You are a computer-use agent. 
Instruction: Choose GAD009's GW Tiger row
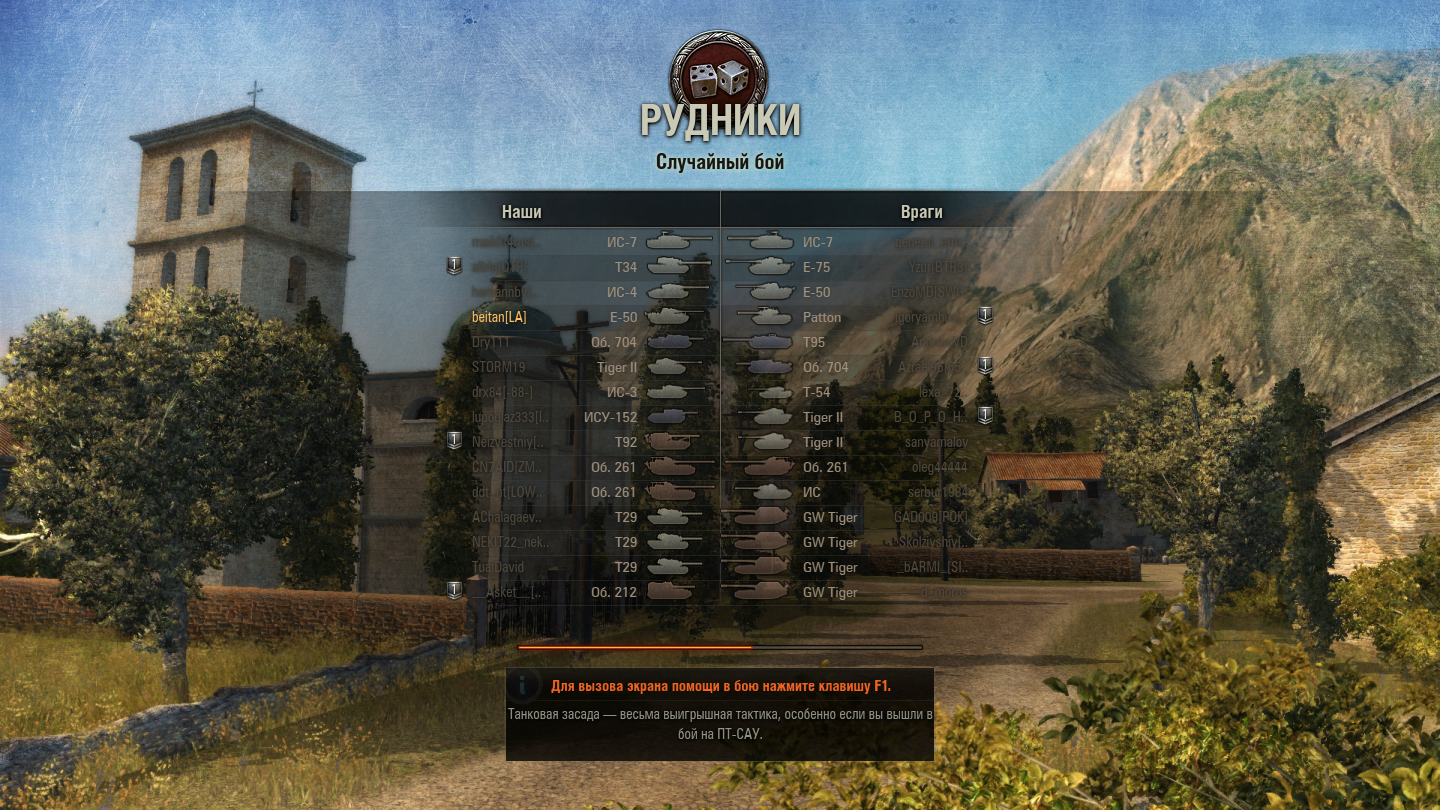[x=860, y=517]
